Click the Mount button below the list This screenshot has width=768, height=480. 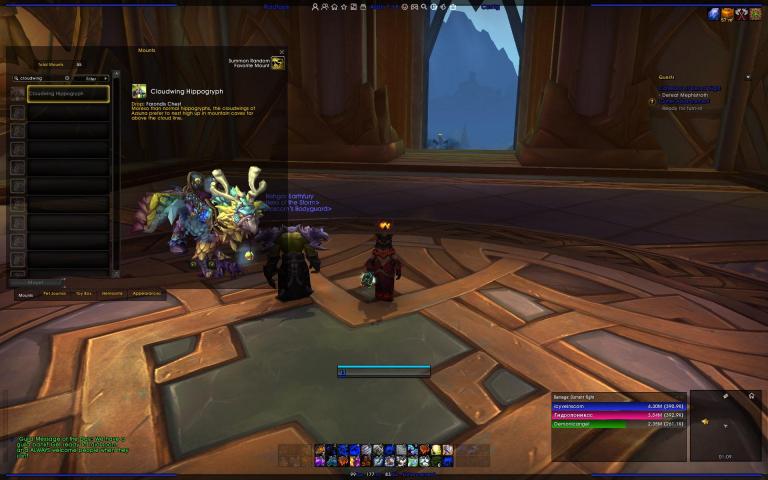36,283
